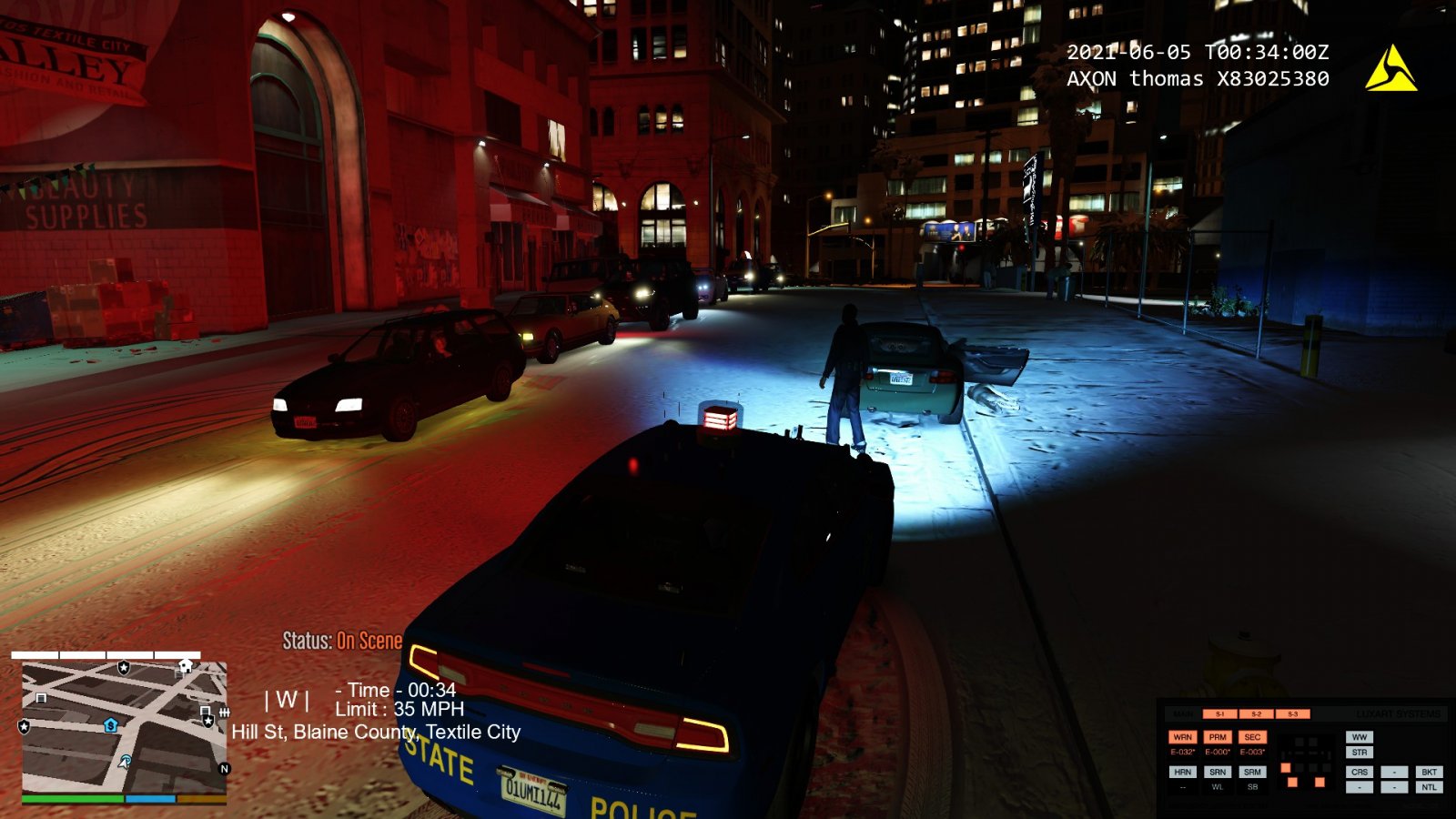The image size is (1456, 819).
Task: Click the yellow Axon logo overlay
Action: [x=1390, y=69]
